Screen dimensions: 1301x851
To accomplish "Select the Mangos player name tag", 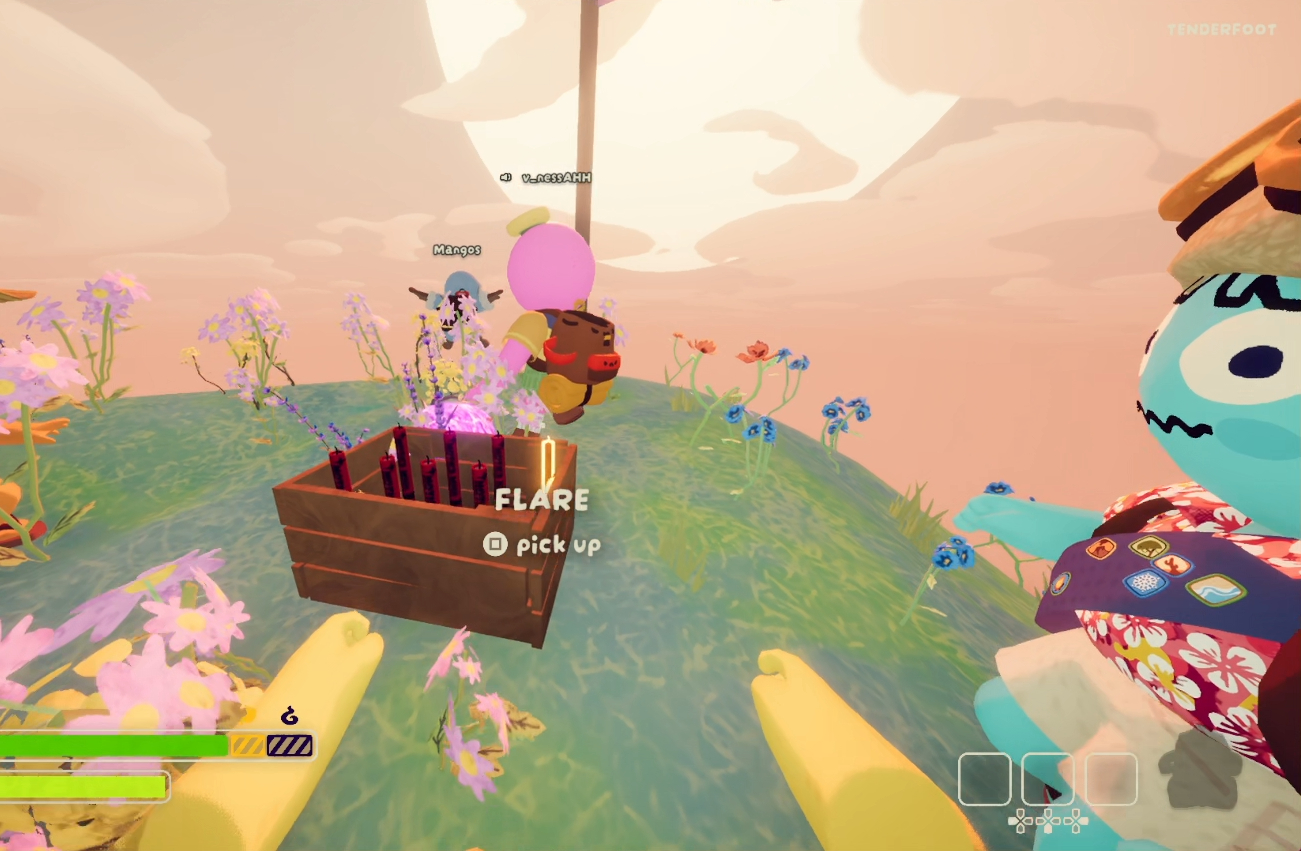I will click(457, 250).
